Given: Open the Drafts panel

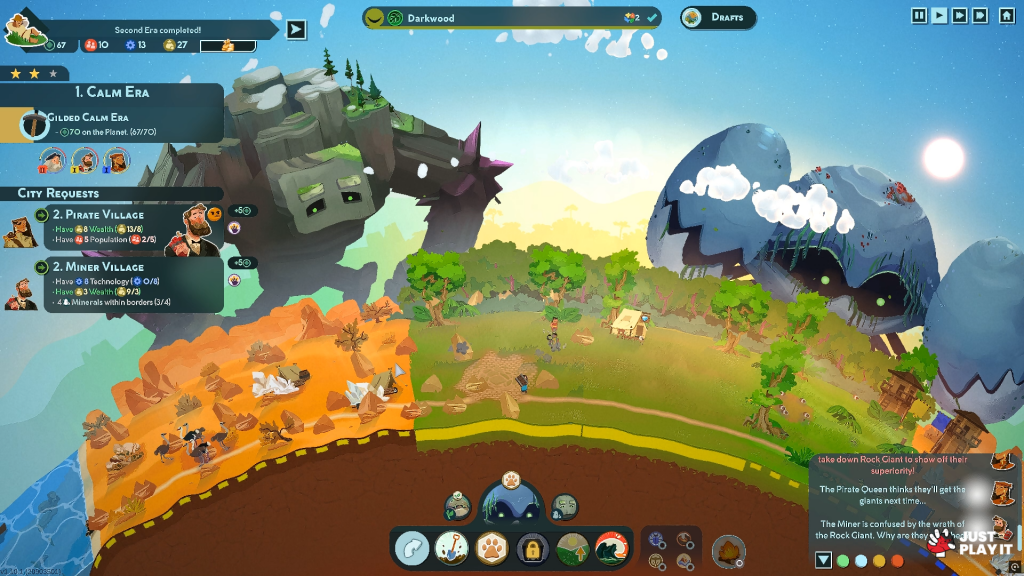Looking at the screenshot, I should pyautogui.click(x=718, y=17).
